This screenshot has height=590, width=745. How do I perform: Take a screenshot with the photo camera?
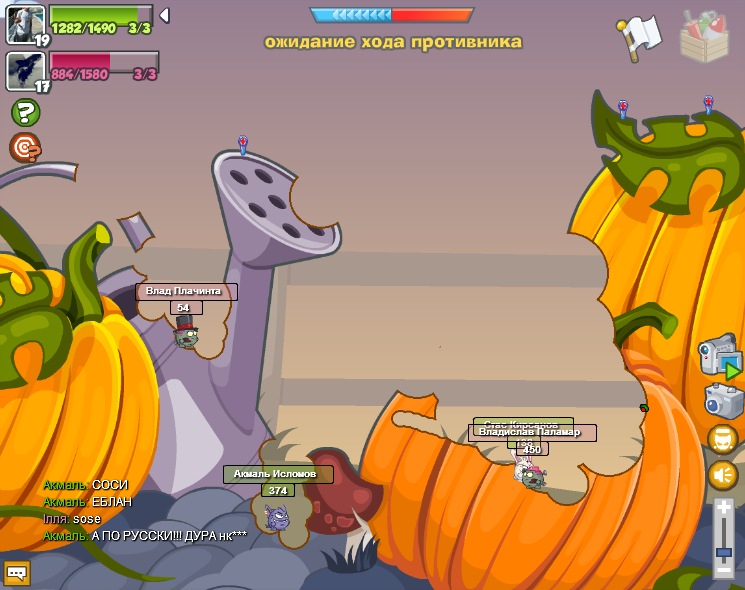[722, 400]
